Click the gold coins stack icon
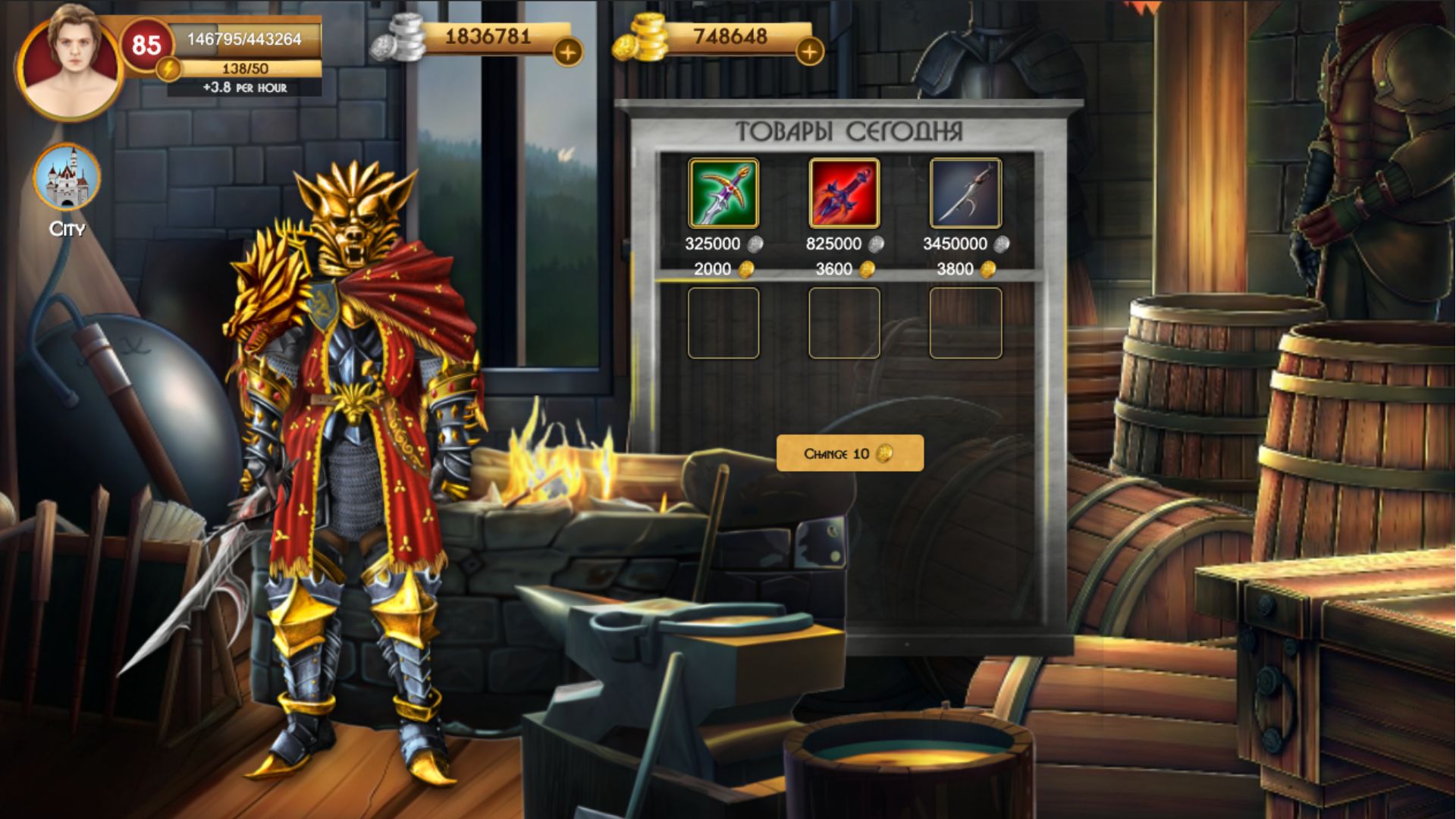 tap(643, 35)
